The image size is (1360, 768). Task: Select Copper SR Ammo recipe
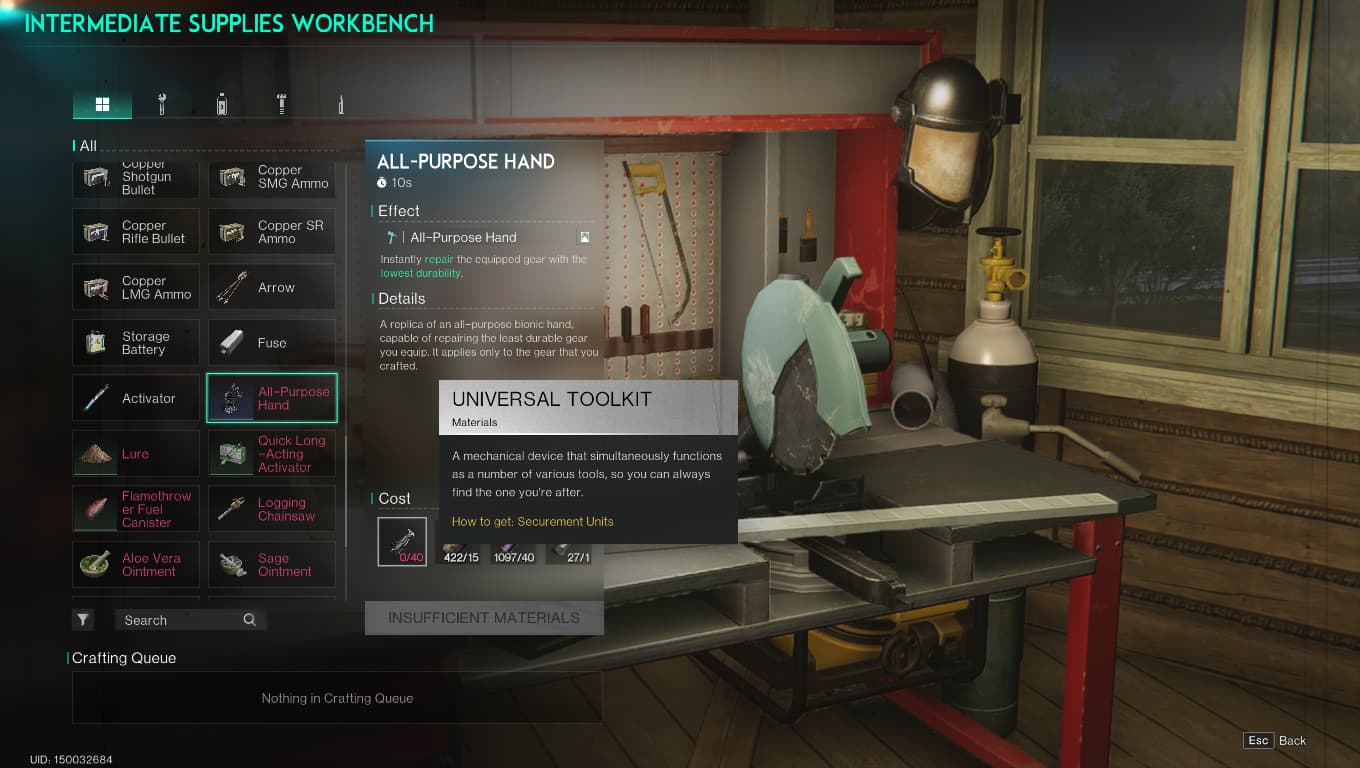[272, 232]
